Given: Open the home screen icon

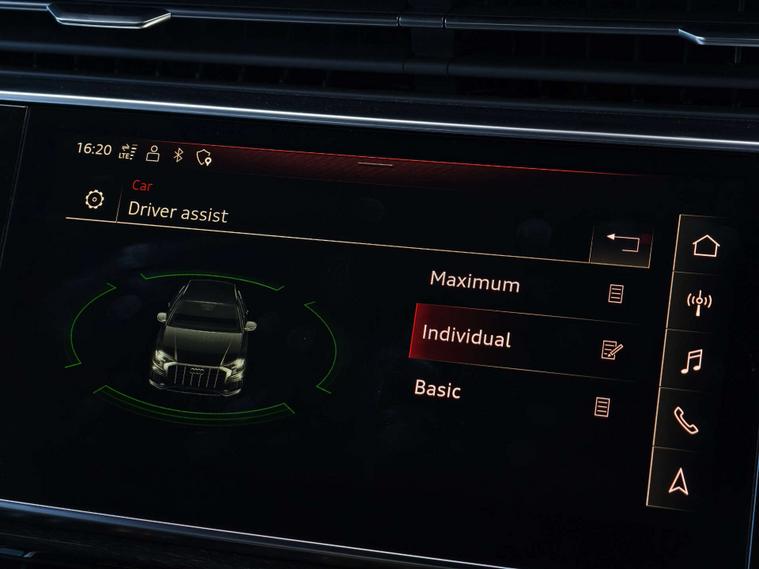Looking at the screenshot, I should pyautogui.click(x=705, y=245).
